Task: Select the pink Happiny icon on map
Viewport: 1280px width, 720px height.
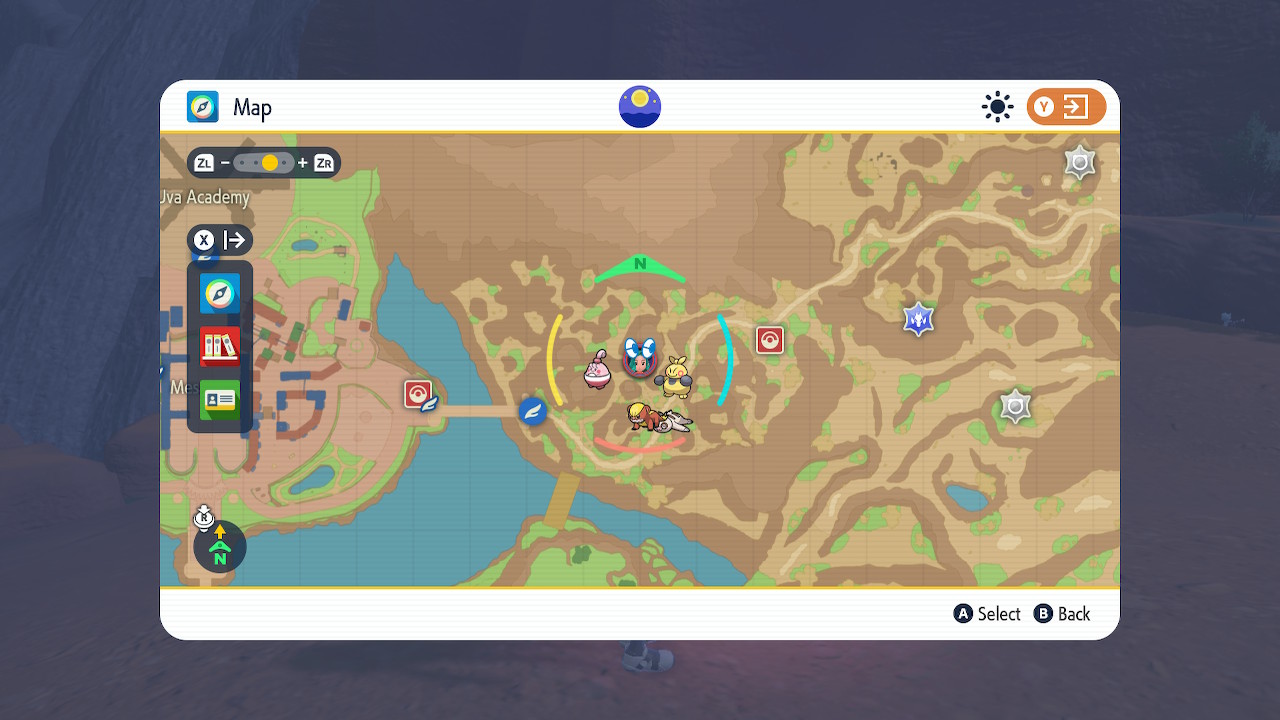Action: (x=598, y=370)
